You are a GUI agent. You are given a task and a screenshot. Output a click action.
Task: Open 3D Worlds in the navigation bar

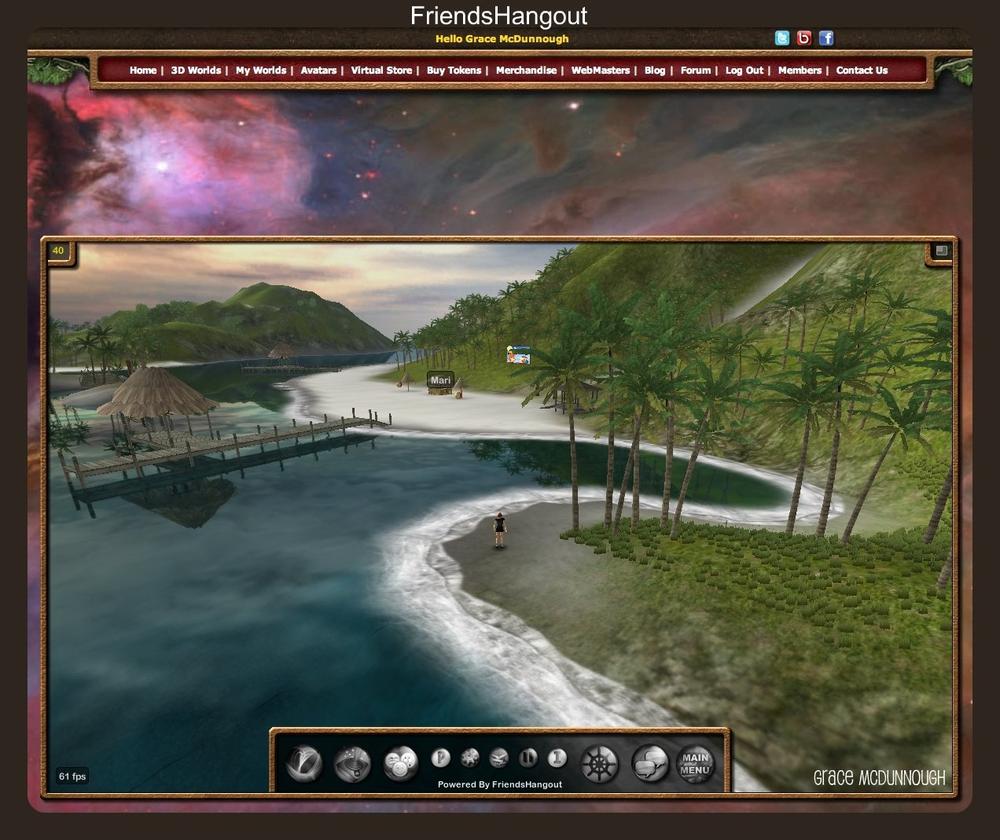click(195, 71)
